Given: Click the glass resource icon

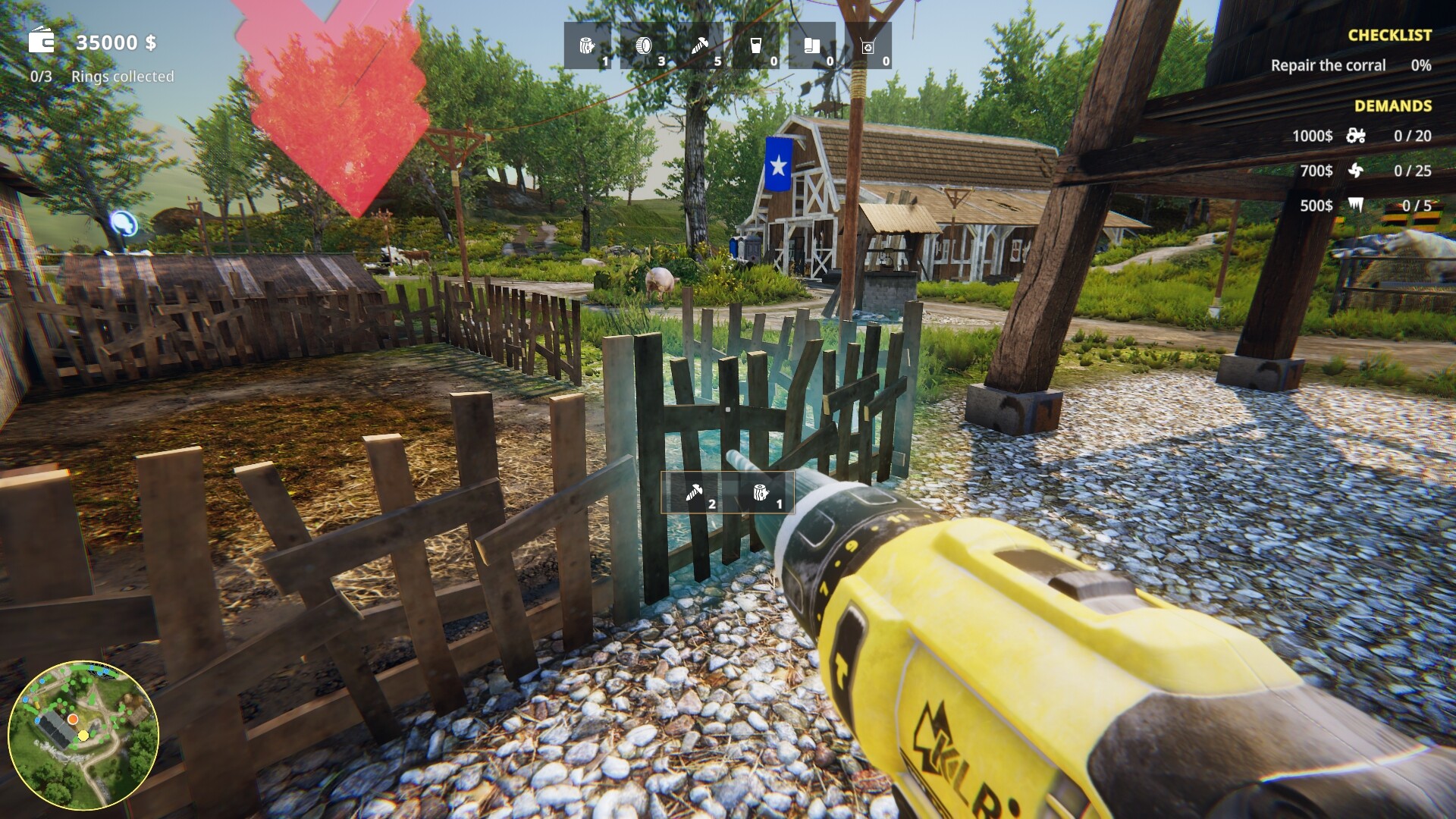Looking at the screenshot, I should (758, 45).
